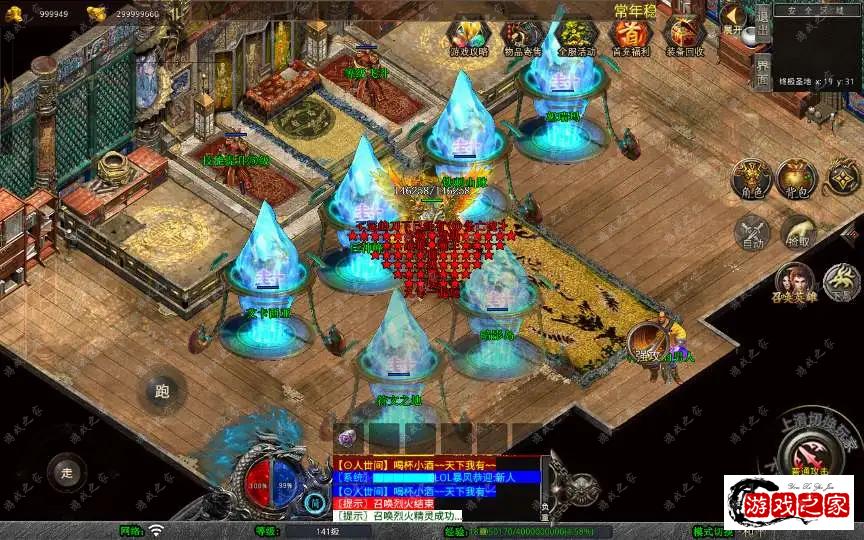This screenshot has height=540, width=864.
Task: Switch movement to 走 walk
Action: [68, 469]
